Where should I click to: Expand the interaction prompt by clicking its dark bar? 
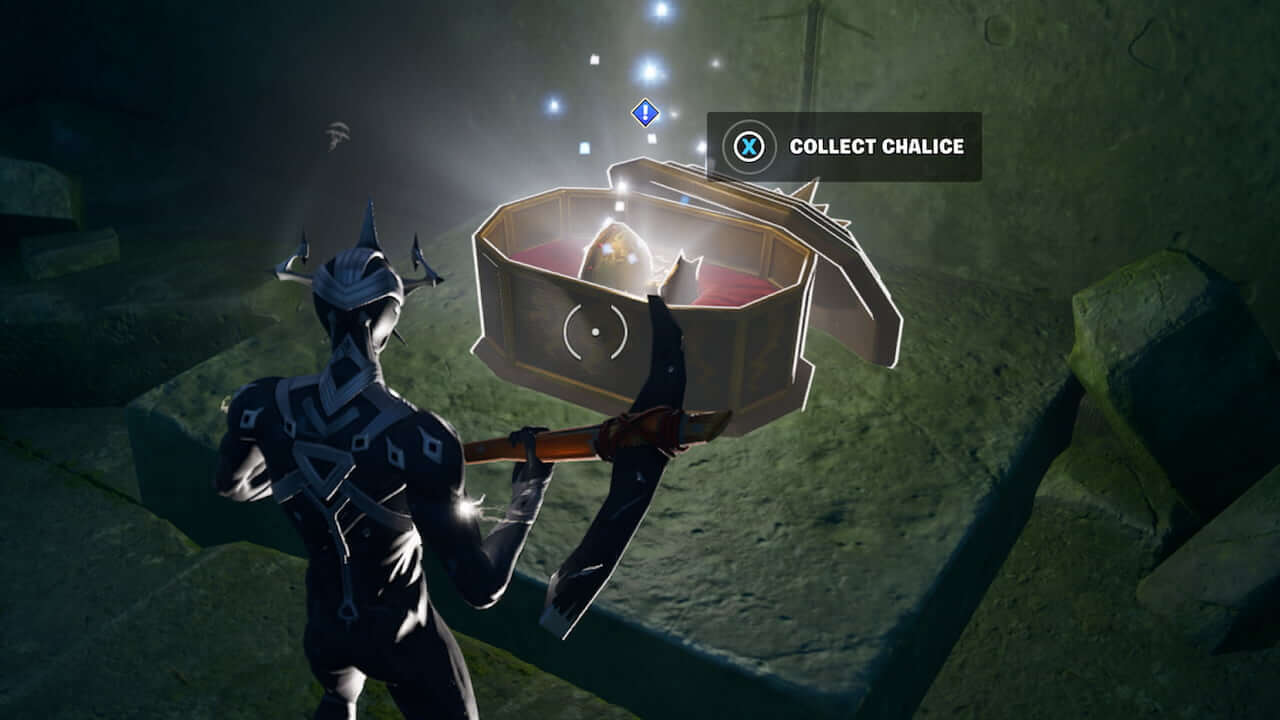tap(845, 146)
